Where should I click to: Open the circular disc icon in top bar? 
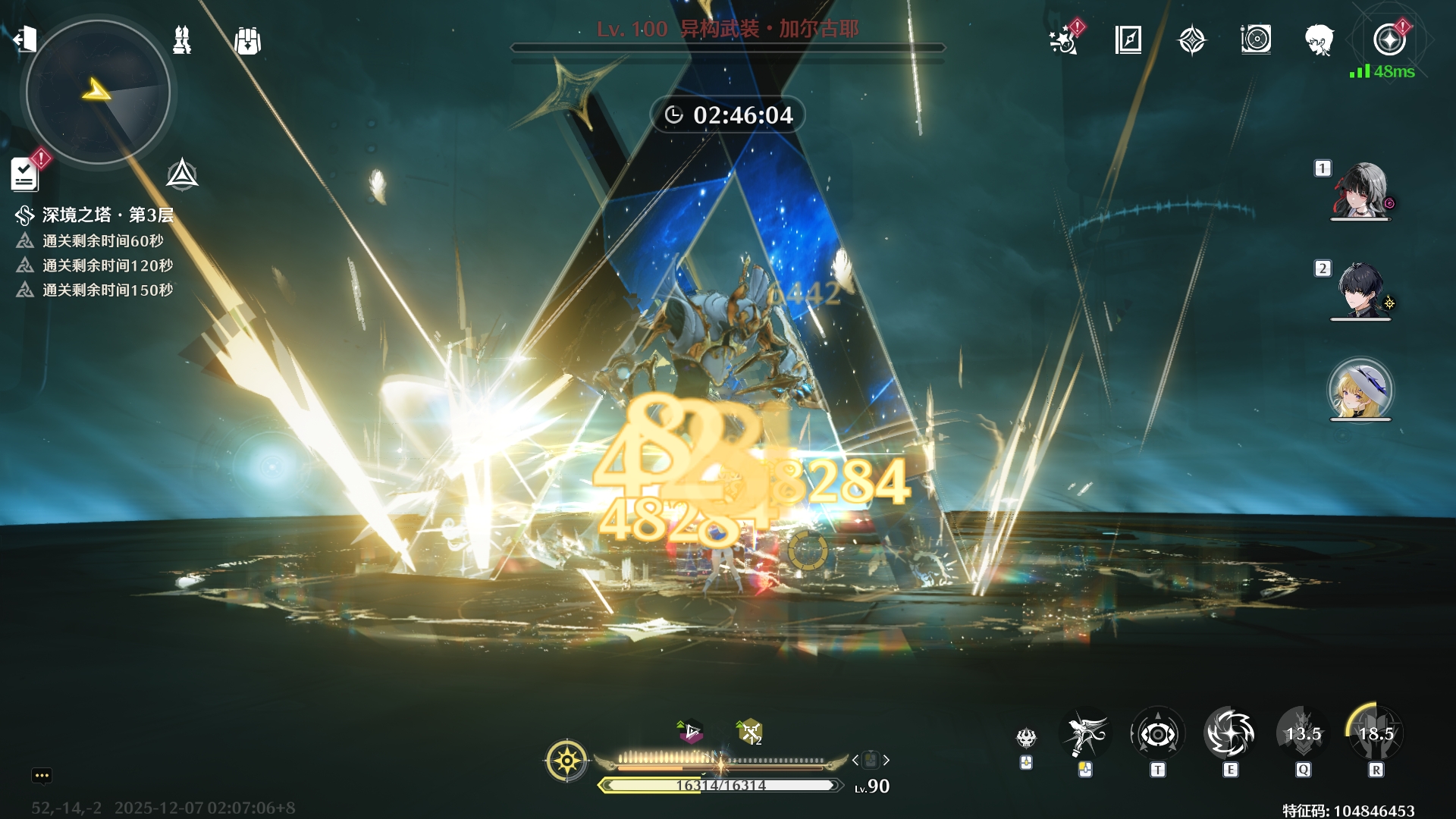tap(1256, 39)
